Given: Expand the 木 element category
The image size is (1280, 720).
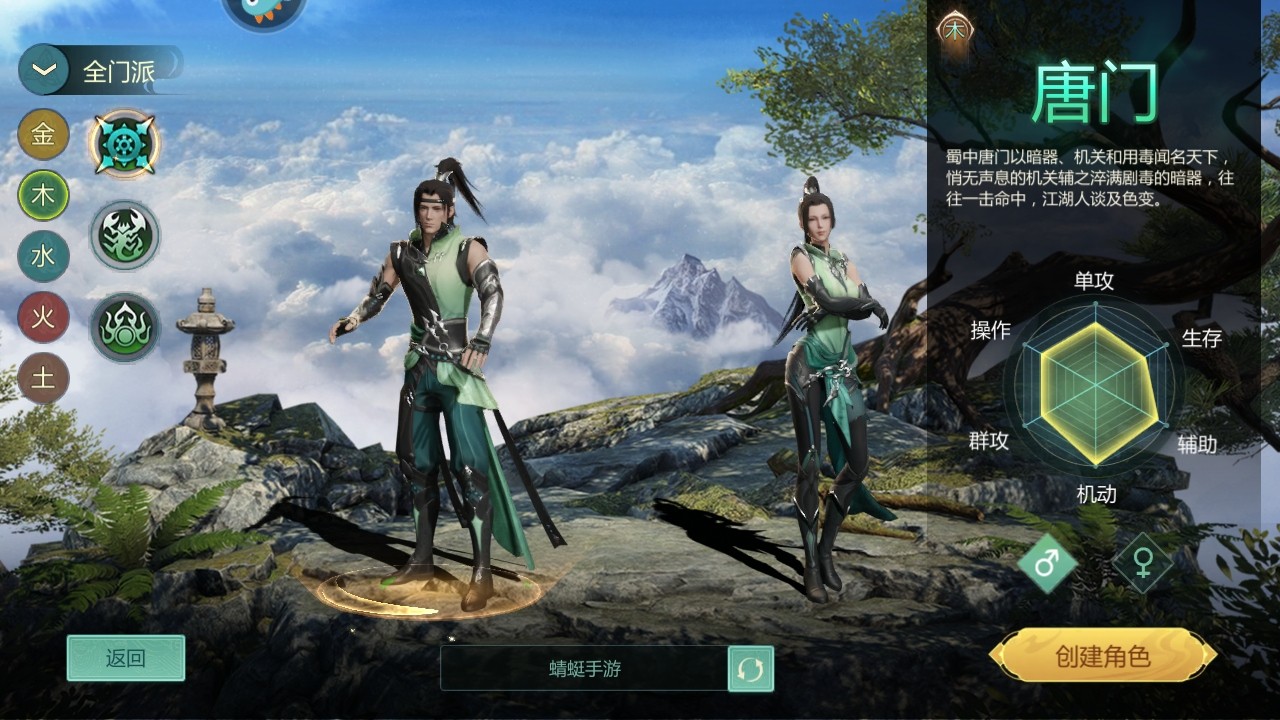Looking at the screenshot, I should 42,197.
